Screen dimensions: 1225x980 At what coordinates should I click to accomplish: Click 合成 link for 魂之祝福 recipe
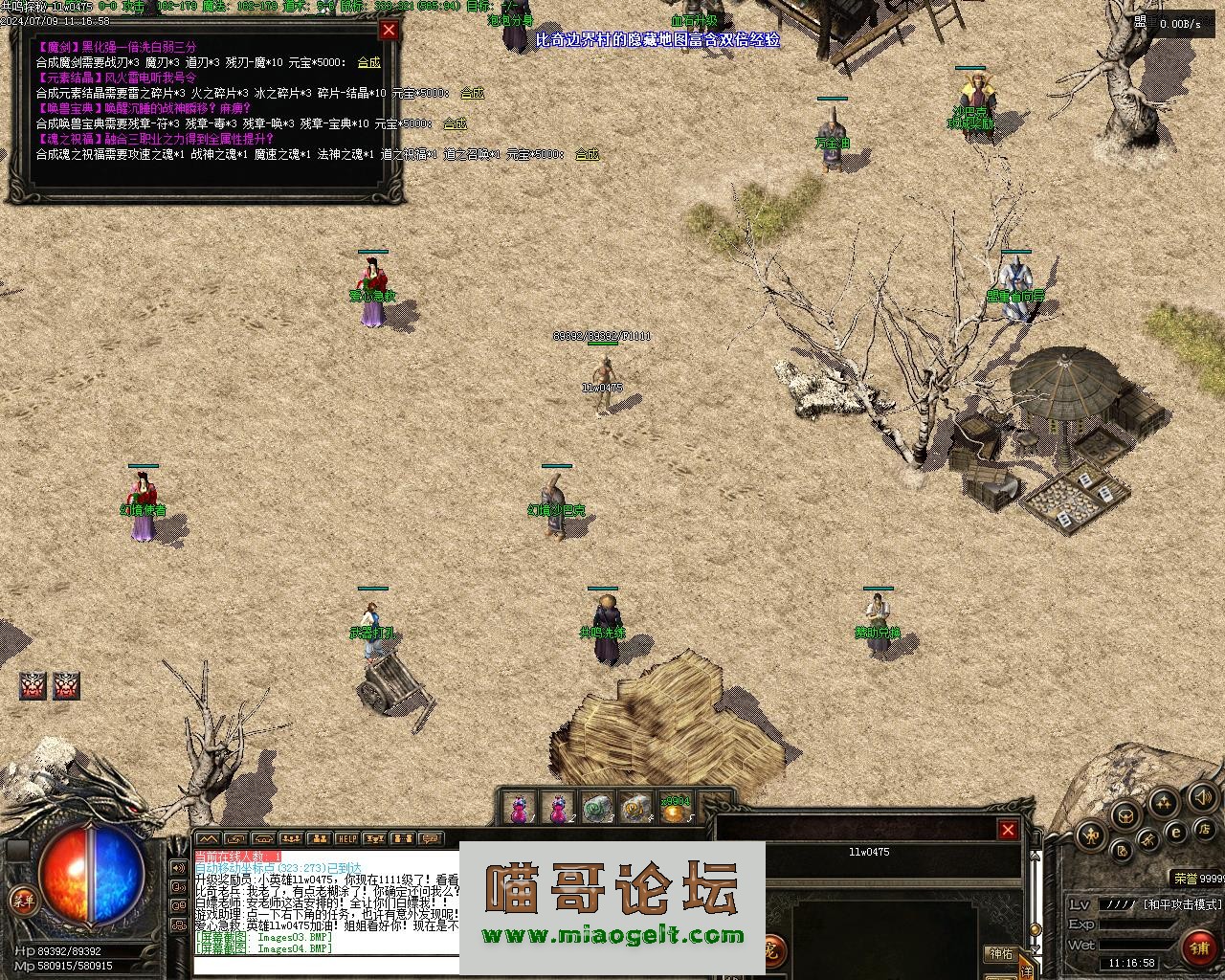587,154
